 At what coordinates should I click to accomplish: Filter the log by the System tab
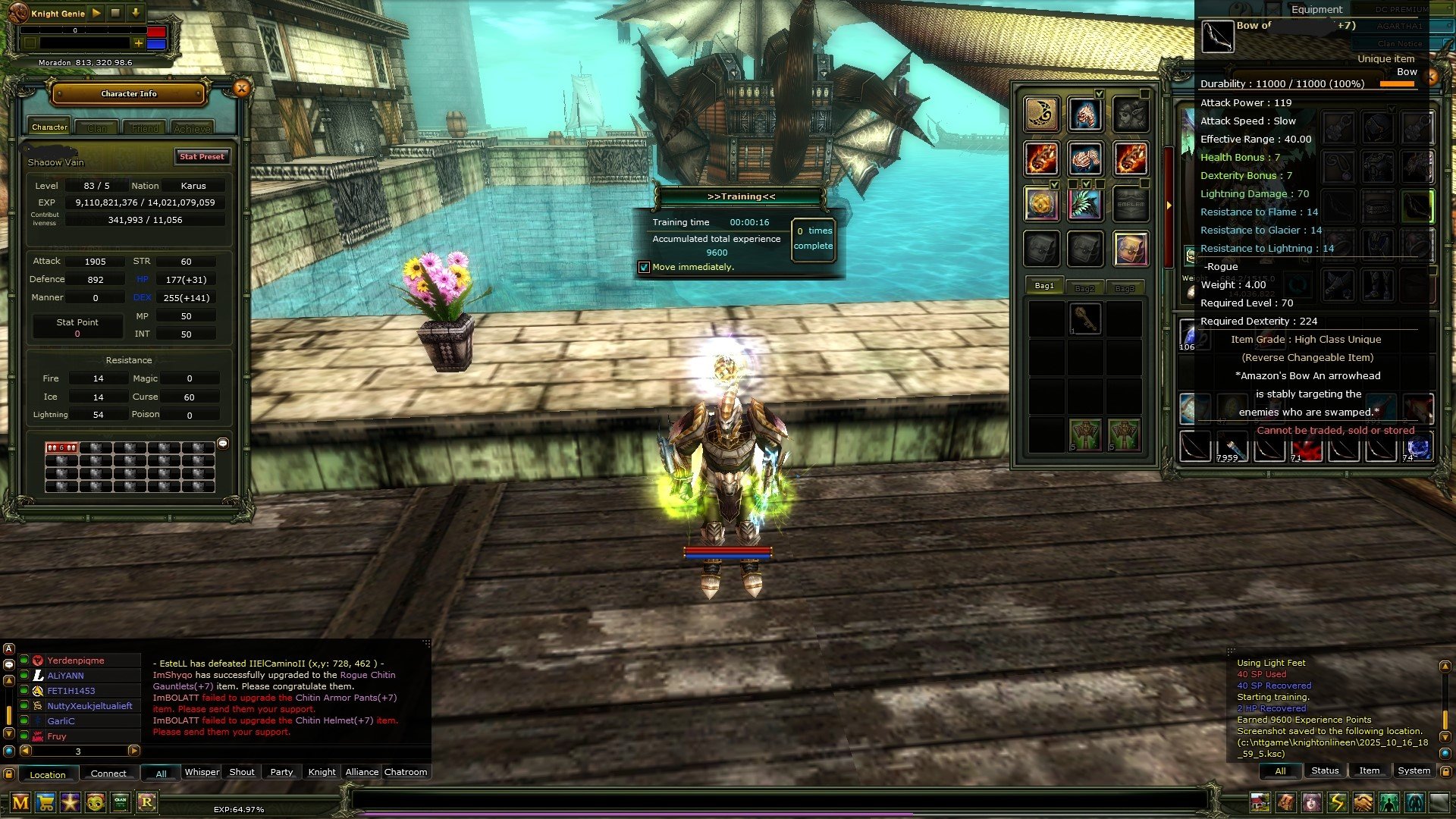[x=1414, y=770]
